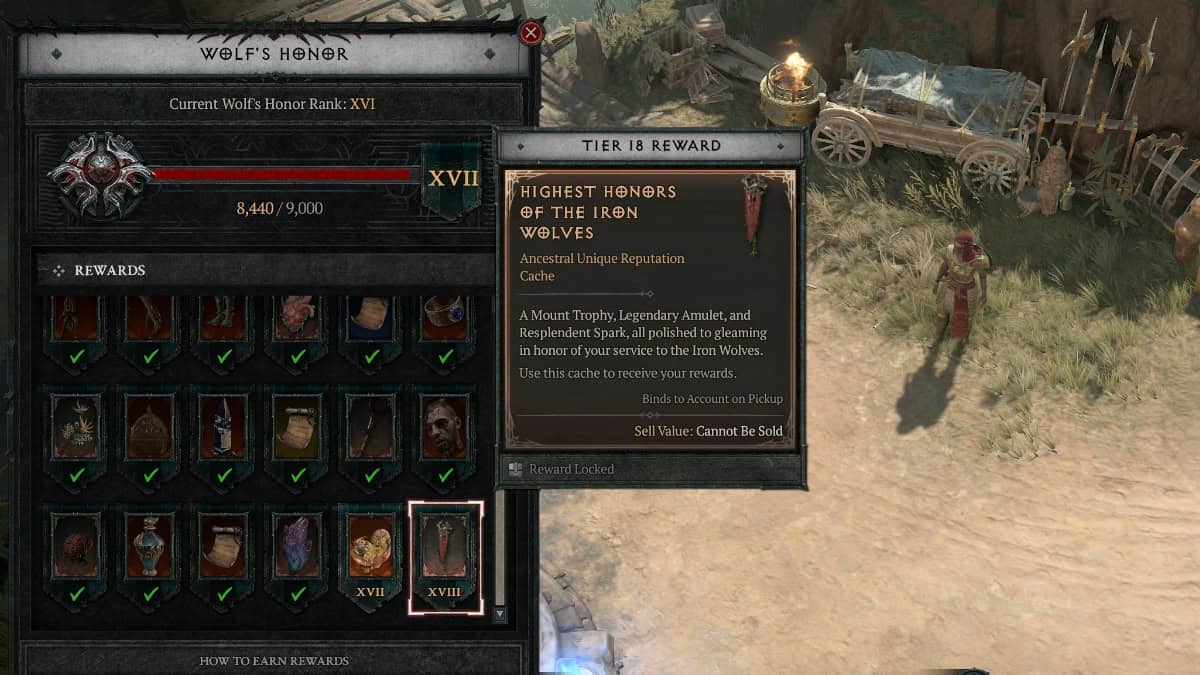This screenshot has width=1200, height=675.
Task: Select the heart reward tile
Action: (297, 320)
